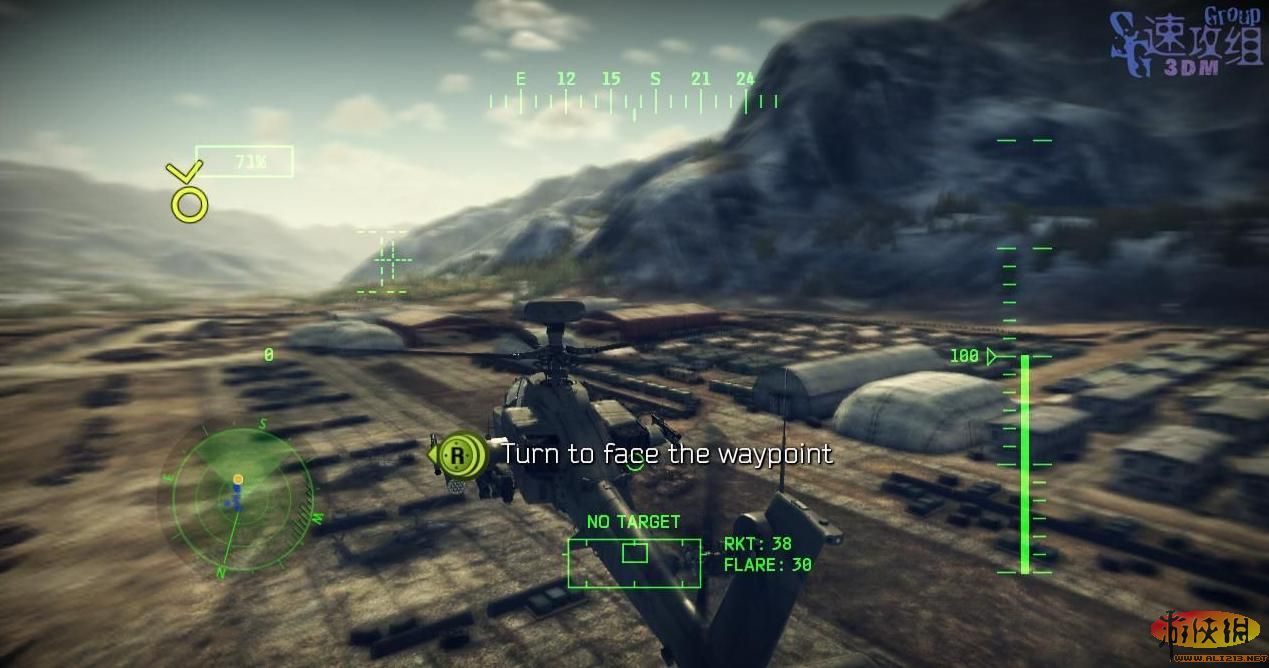1269x668 pixels.
Task: Click the NO TARGET camera display box
Action: [x=634, y=562]
